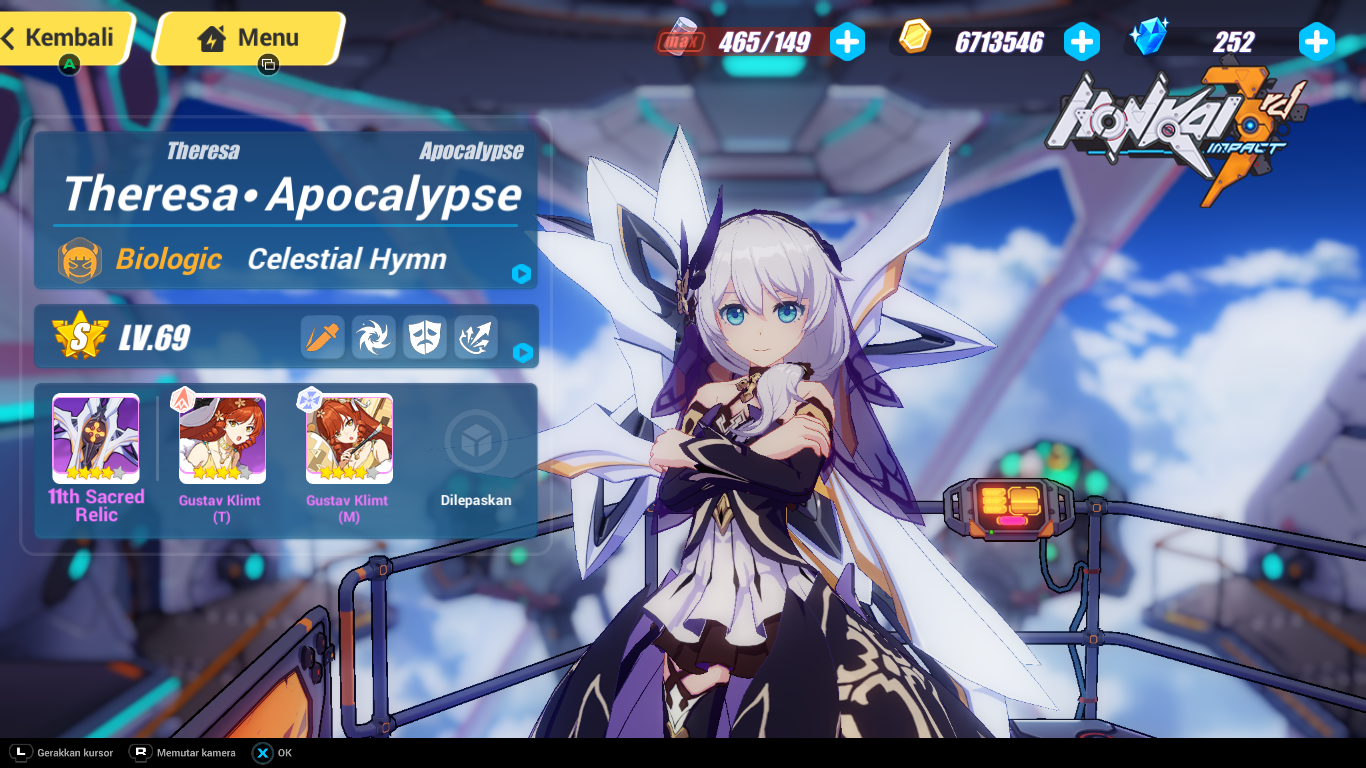Open the Menu home button
Image resolution: width=1366 pixels, height=768 pixels.
point(250,39)
